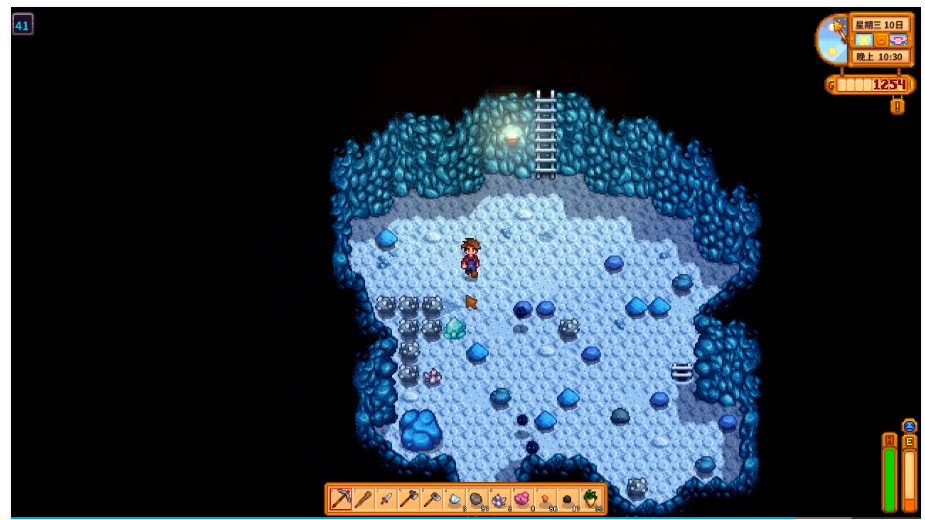Choose the small sword slot

coord(387,498)
